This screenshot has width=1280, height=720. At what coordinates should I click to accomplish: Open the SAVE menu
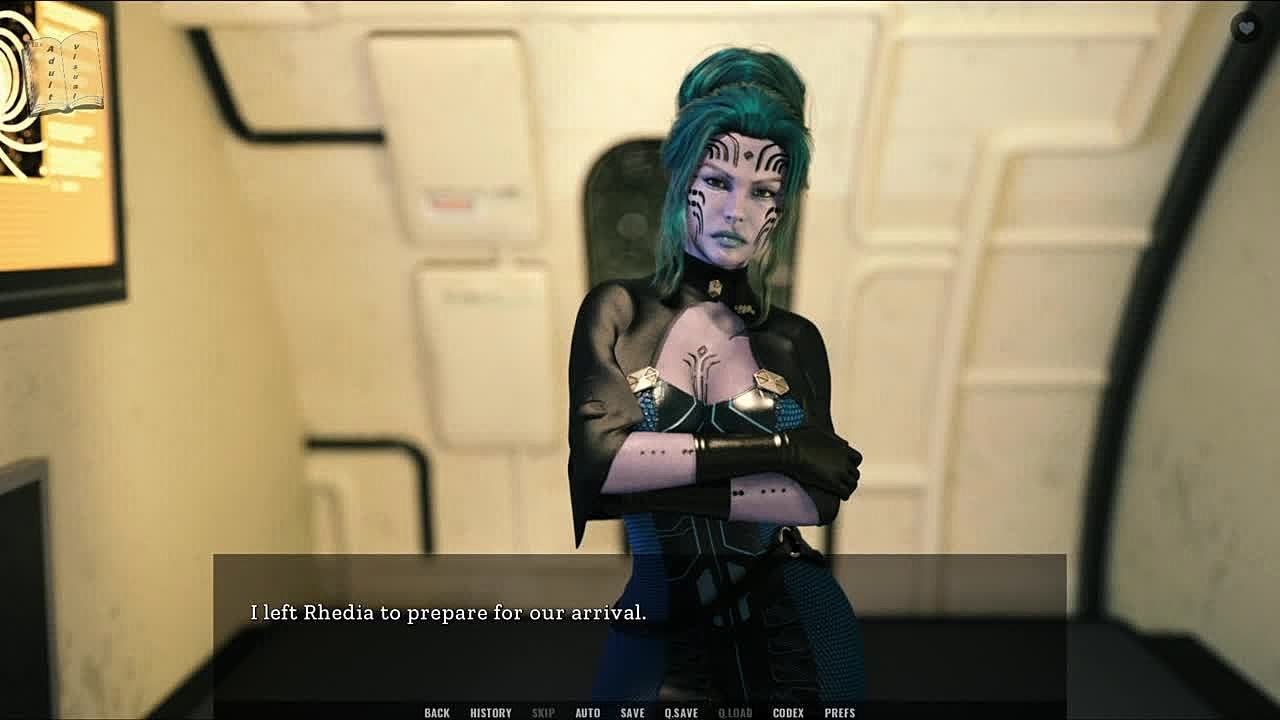[x=632, y=712]
